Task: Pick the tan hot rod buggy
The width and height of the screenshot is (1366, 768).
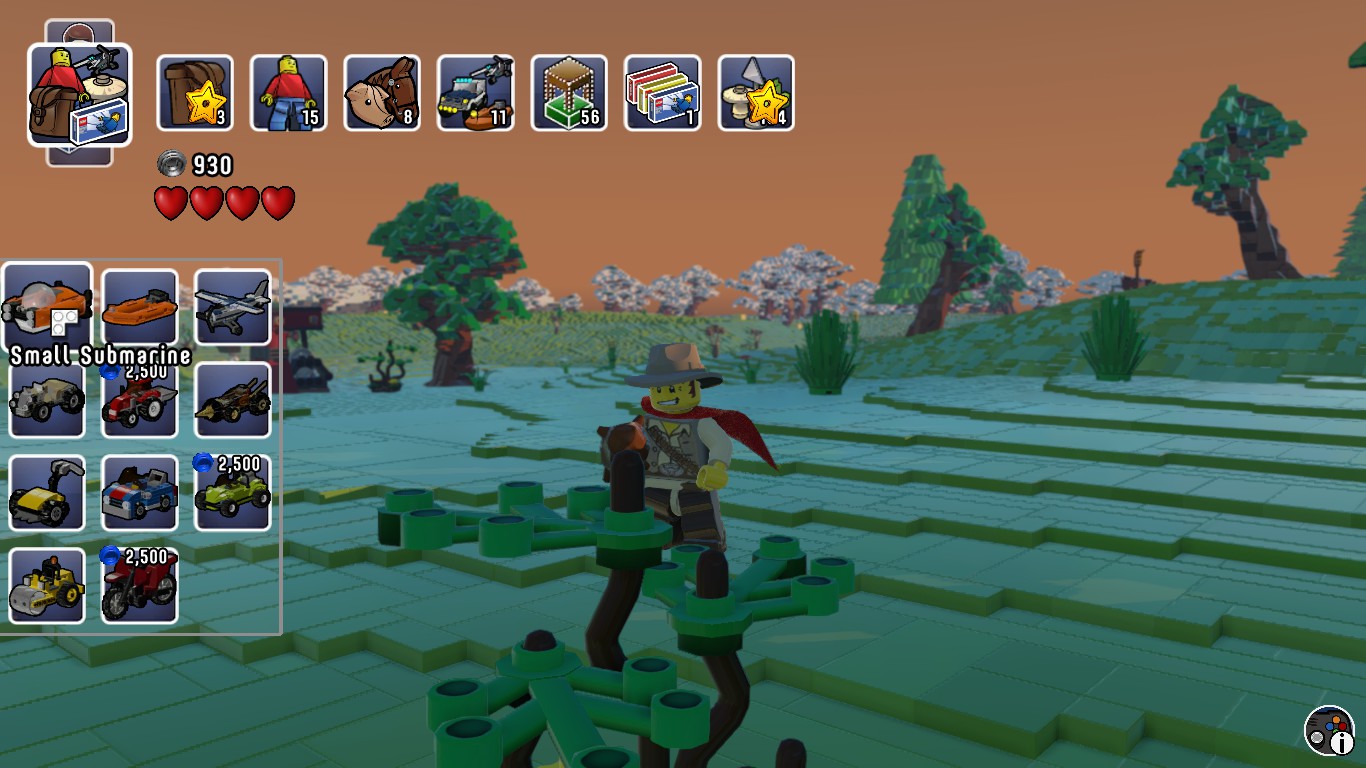Action: [47, 400]
